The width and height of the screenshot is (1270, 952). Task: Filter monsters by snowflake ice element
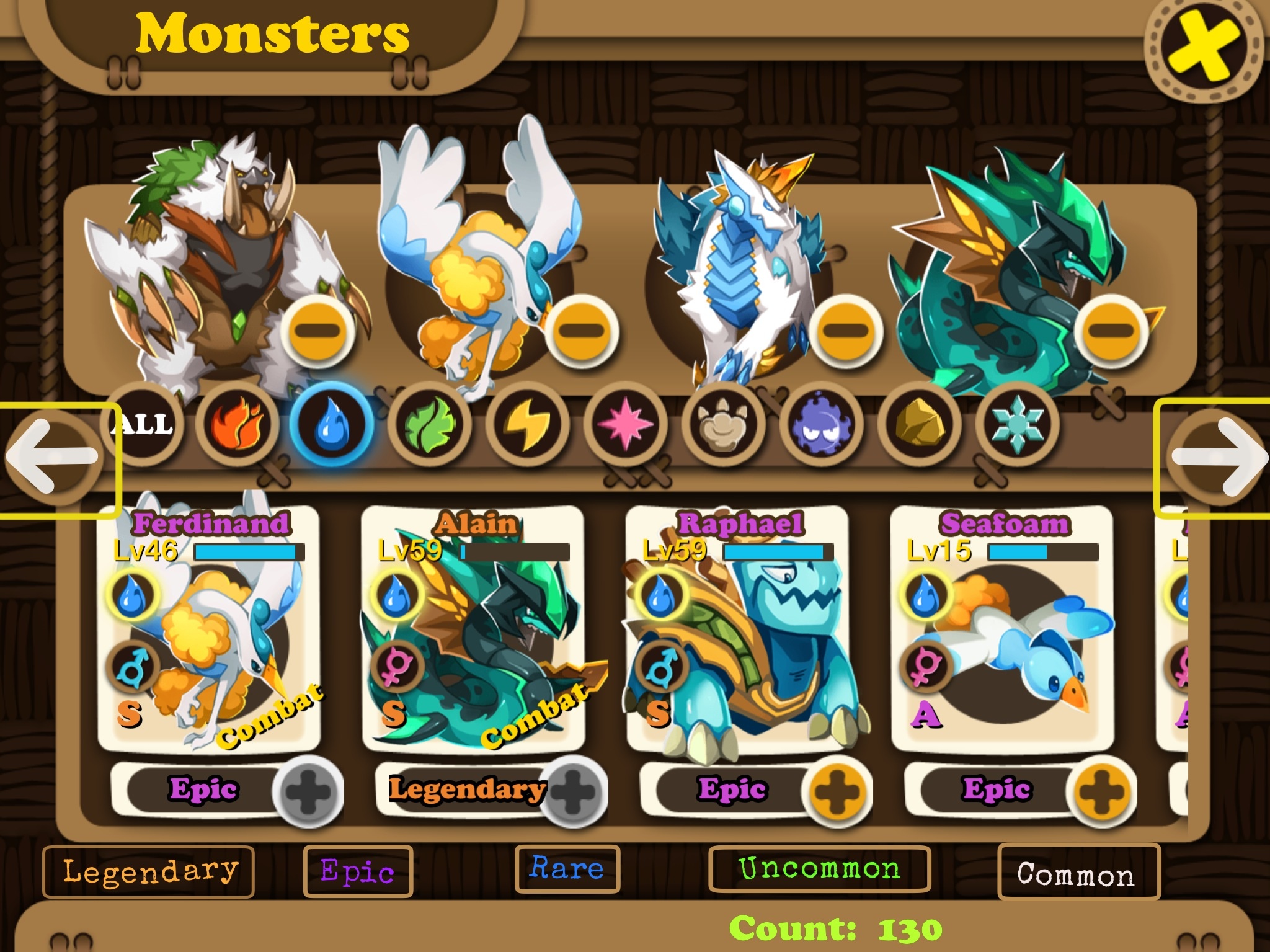pos(1016,425)
